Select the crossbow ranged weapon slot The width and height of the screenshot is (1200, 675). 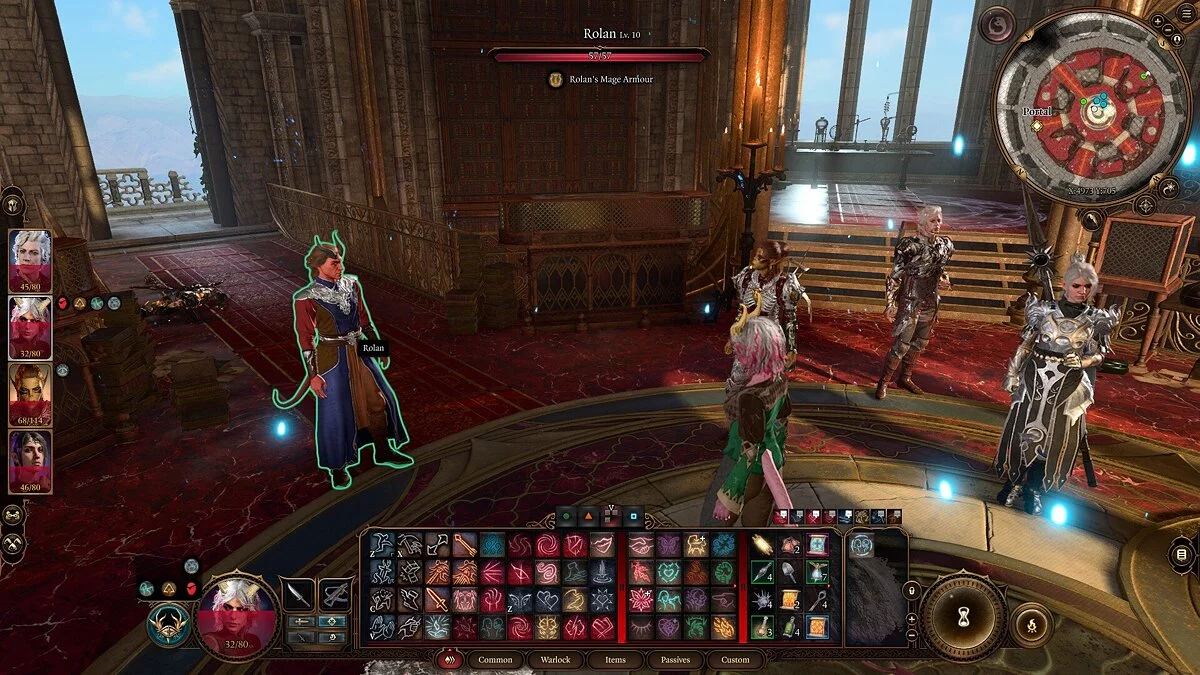click(335, 594)
